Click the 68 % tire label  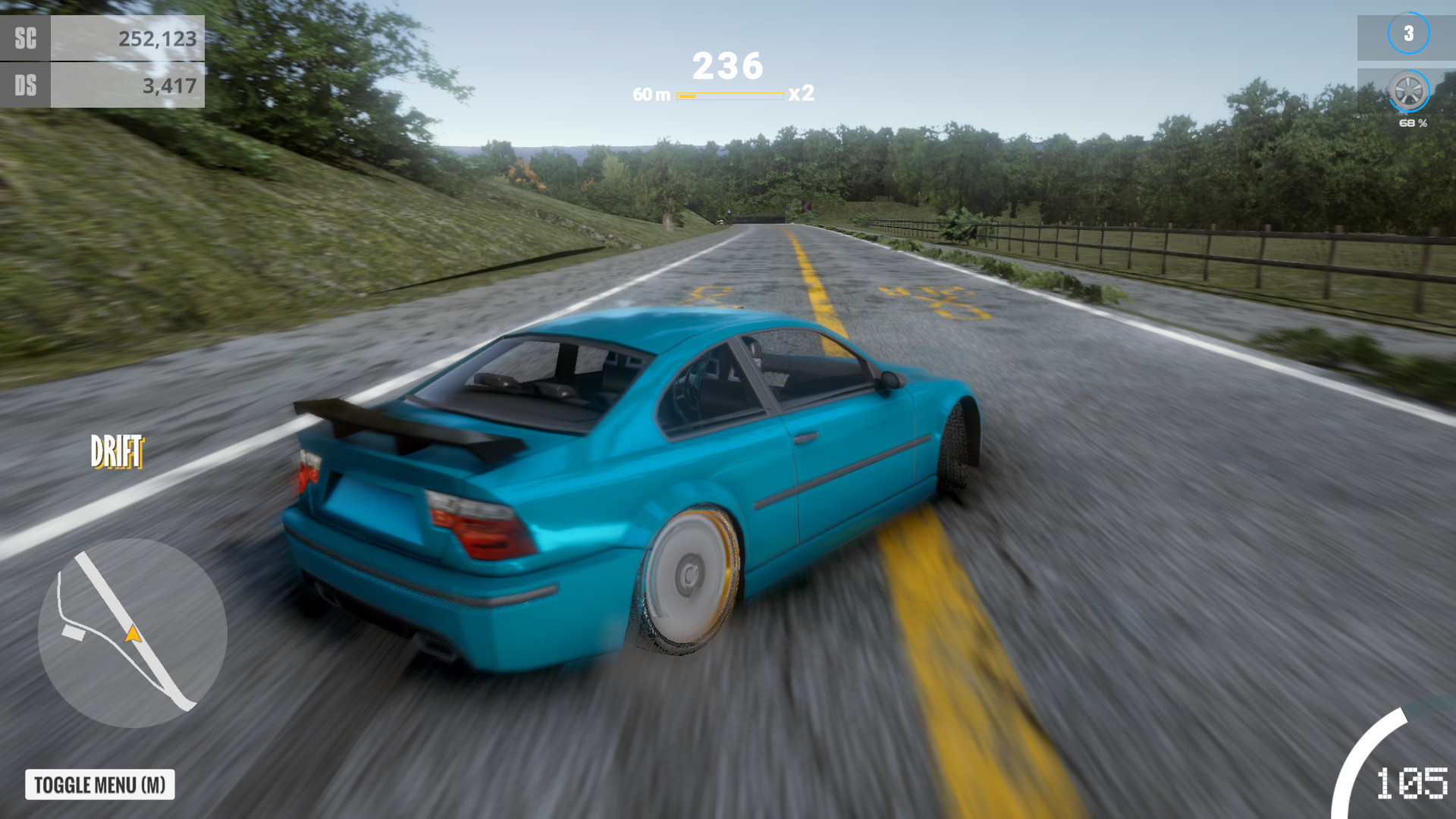[x=1412, y=124]
